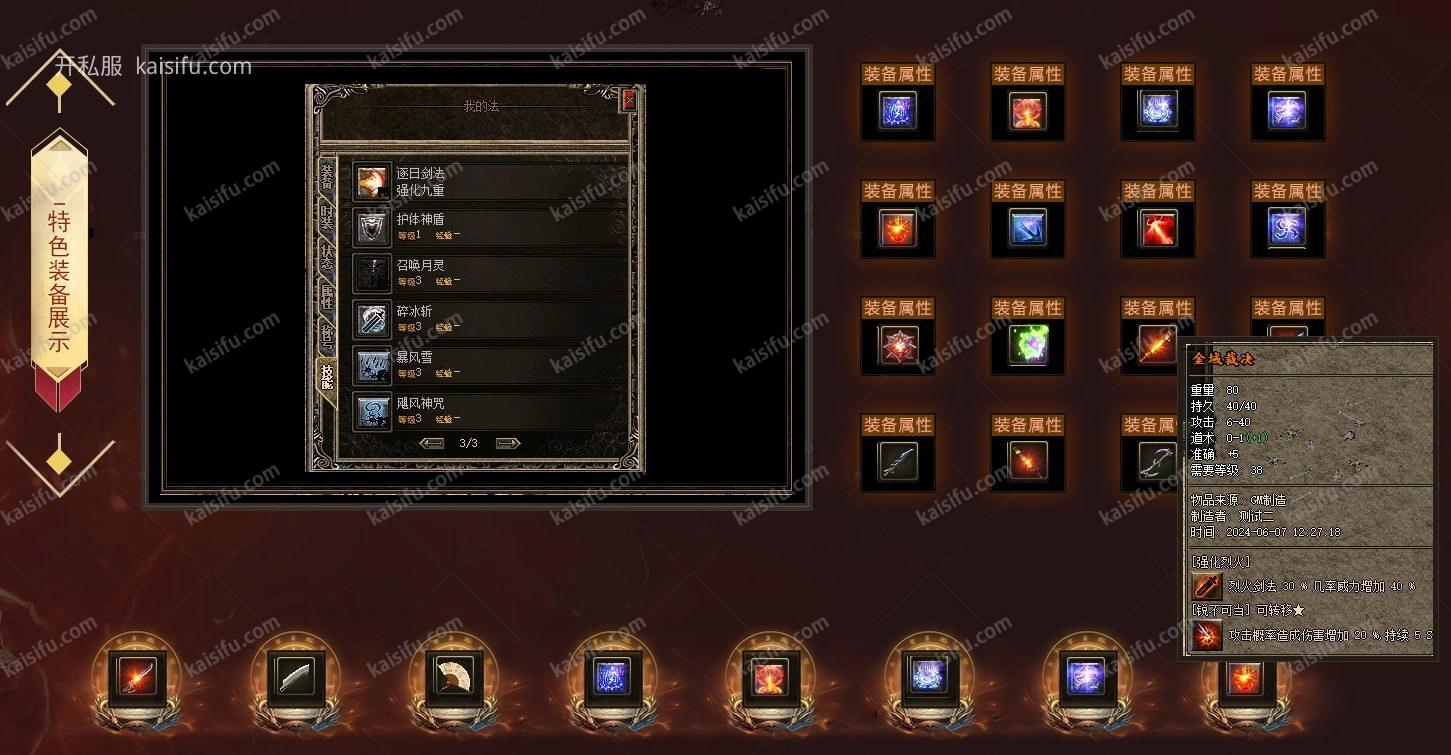Select the red spiked star emblem icon

[x=898, y=345]
